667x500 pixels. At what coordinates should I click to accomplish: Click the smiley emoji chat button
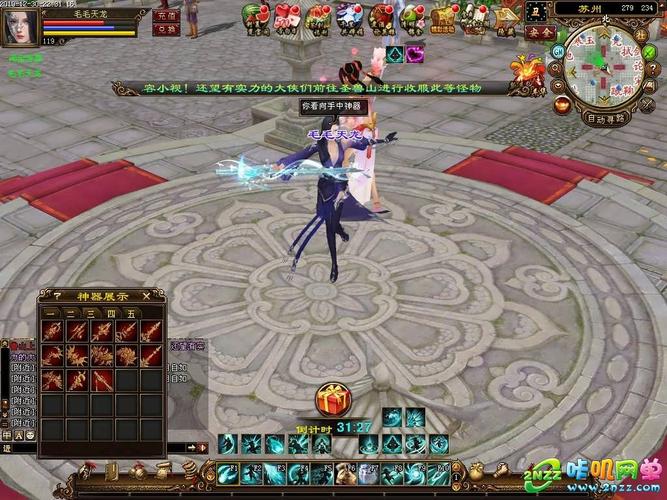coord(30,435)
